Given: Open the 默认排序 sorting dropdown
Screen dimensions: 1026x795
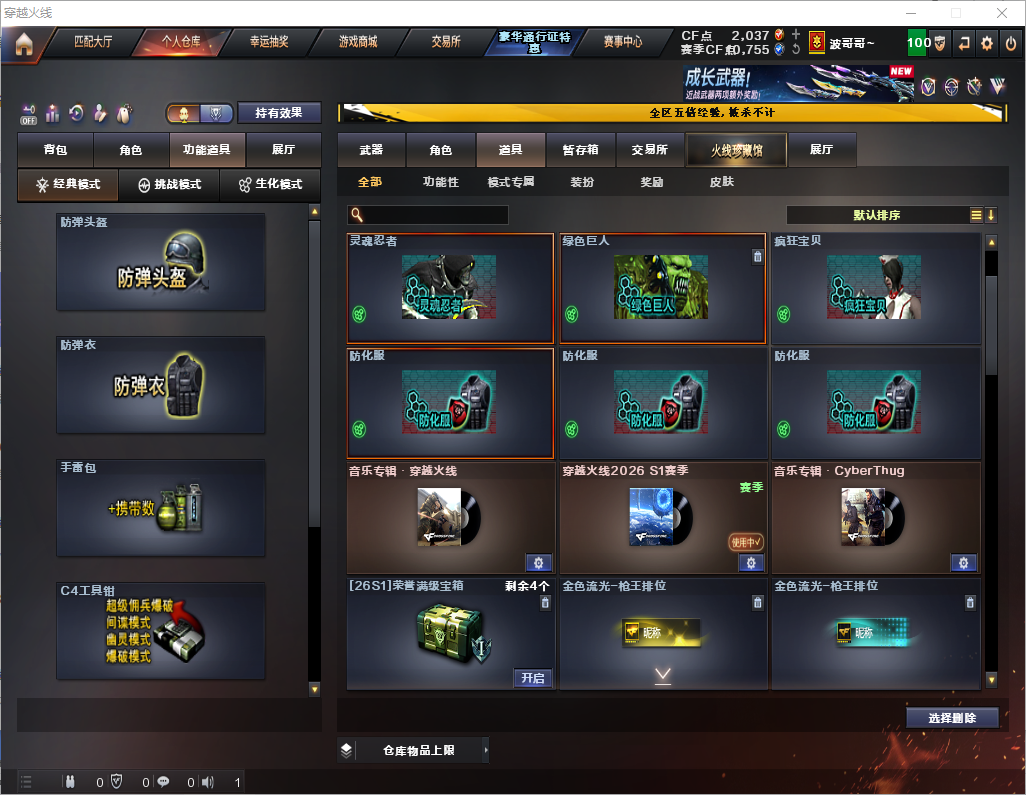Looking at the screenshot, I should pos(877,215).
